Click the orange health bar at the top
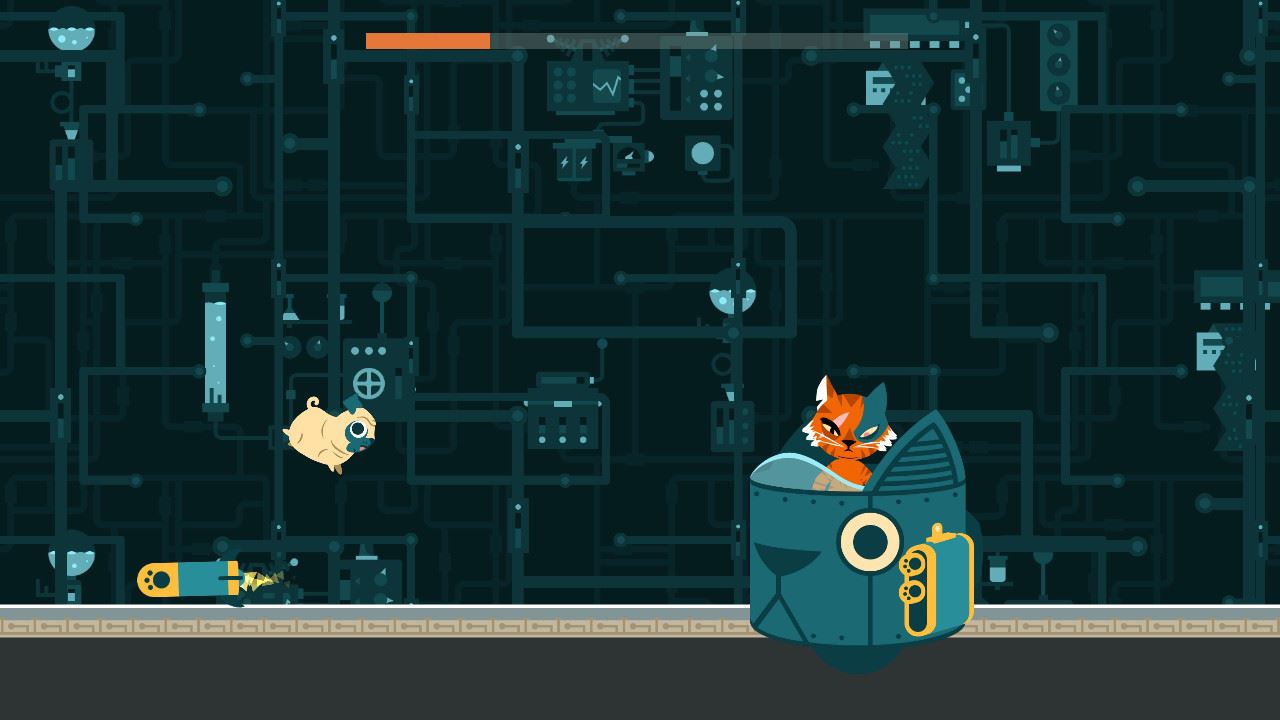 [x=430, y=42]
